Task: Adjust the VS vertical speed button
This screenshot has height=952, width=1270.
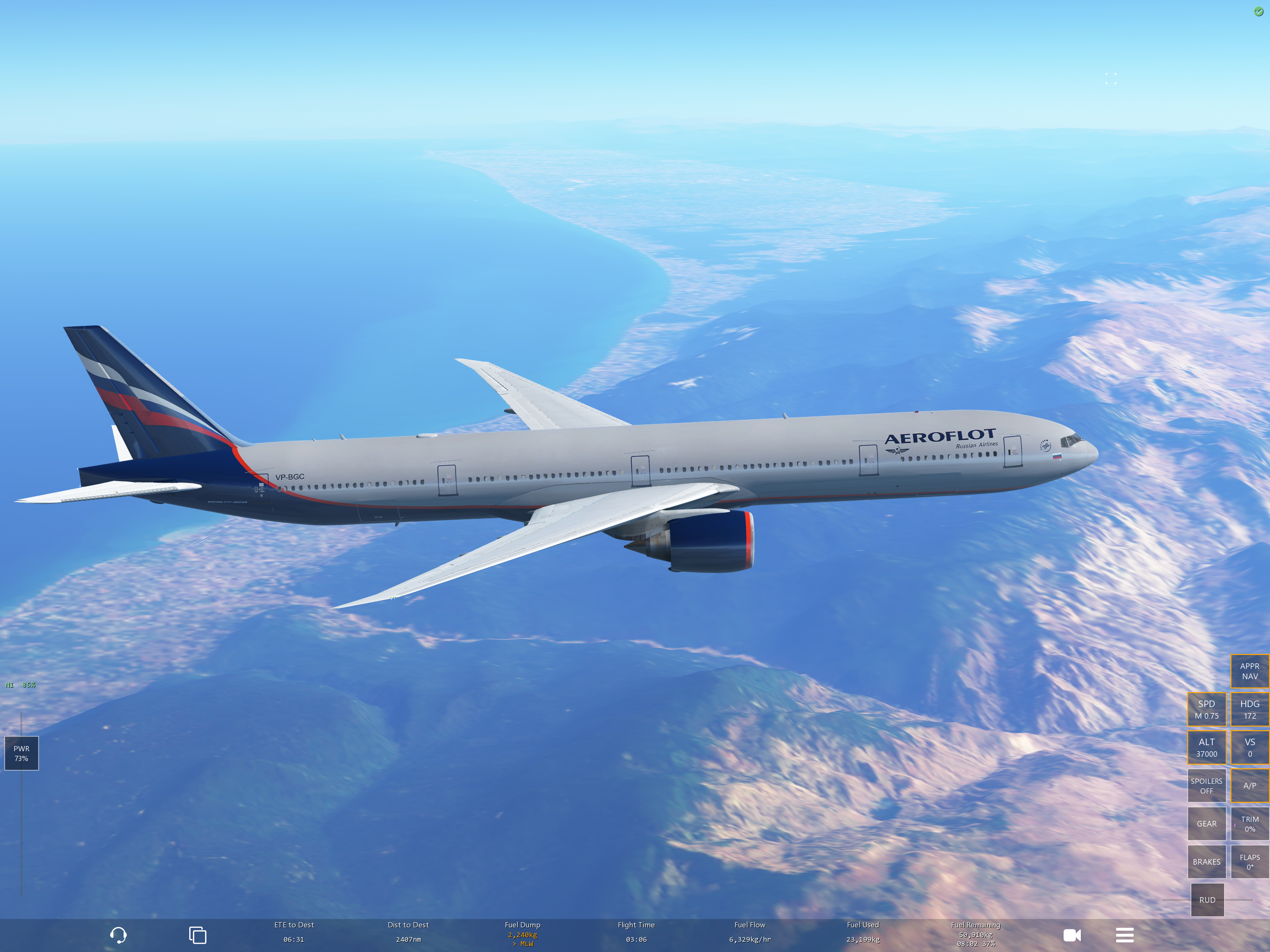Action: click(1250, 747)
